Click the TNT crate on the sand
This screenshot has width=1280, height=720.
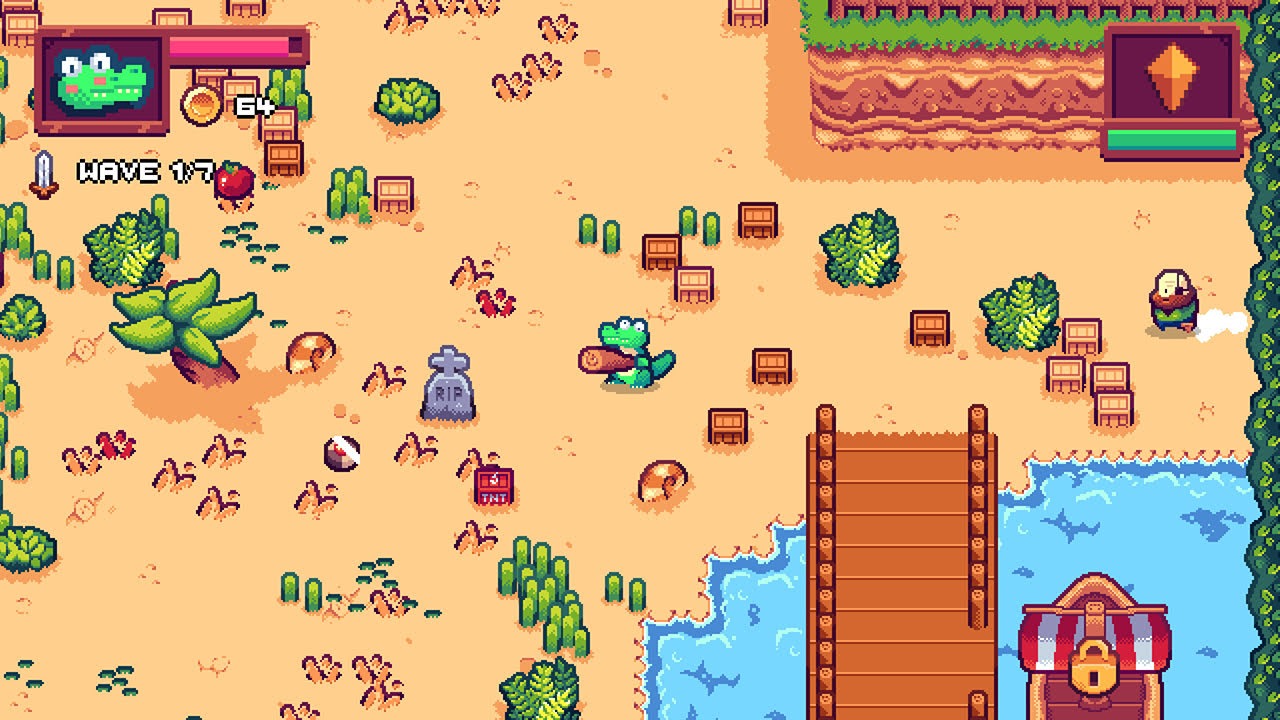point(493,485)
